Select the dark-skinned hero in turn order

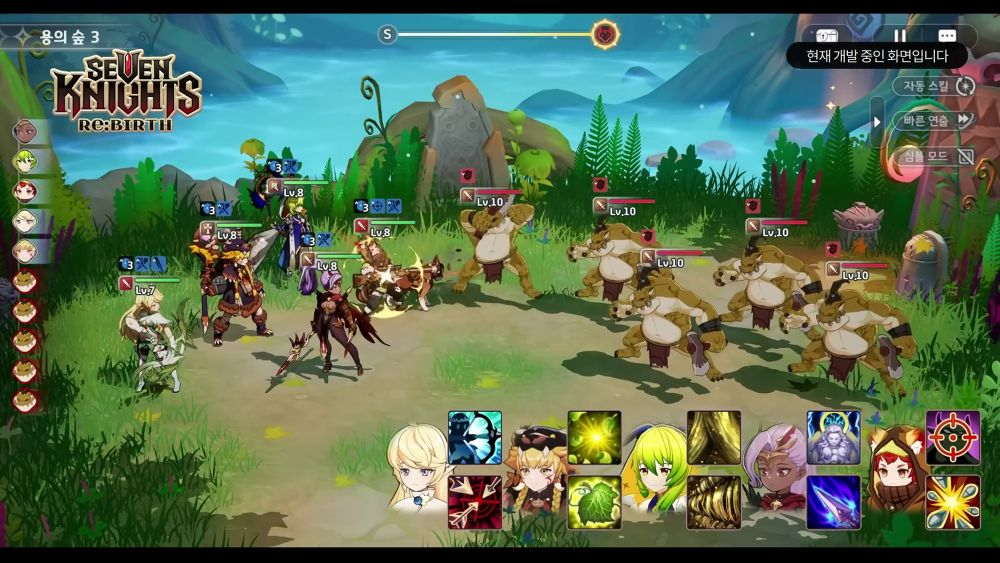click(x=25, y=131)
